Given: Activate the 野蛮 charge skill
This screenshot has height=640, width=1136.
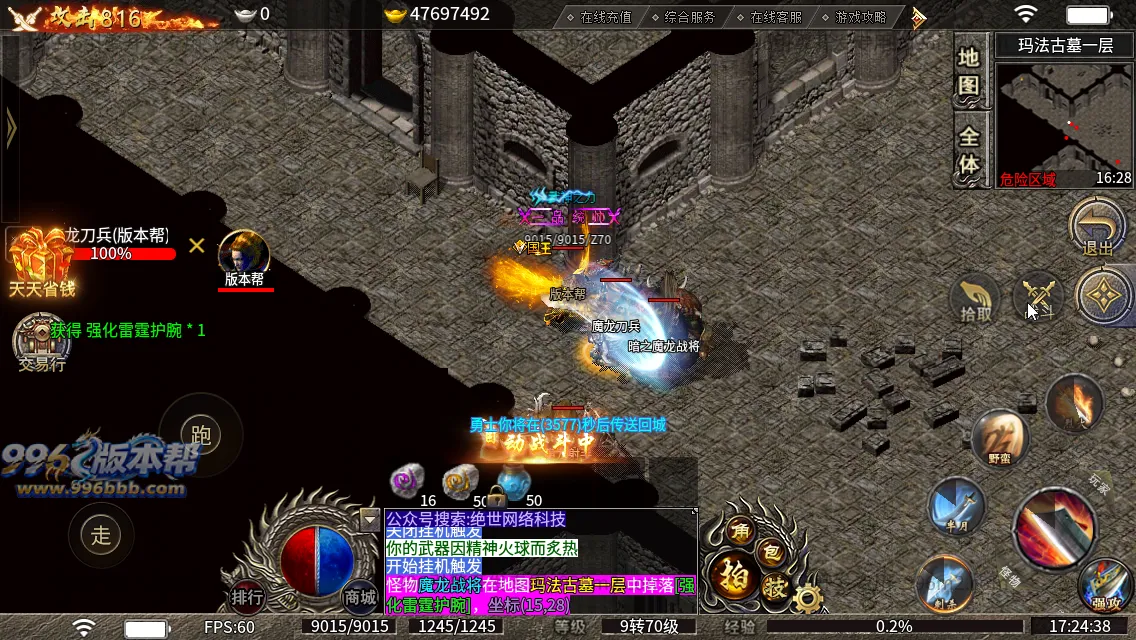Looking at the screenshot, I should [x=1000, y=438].
